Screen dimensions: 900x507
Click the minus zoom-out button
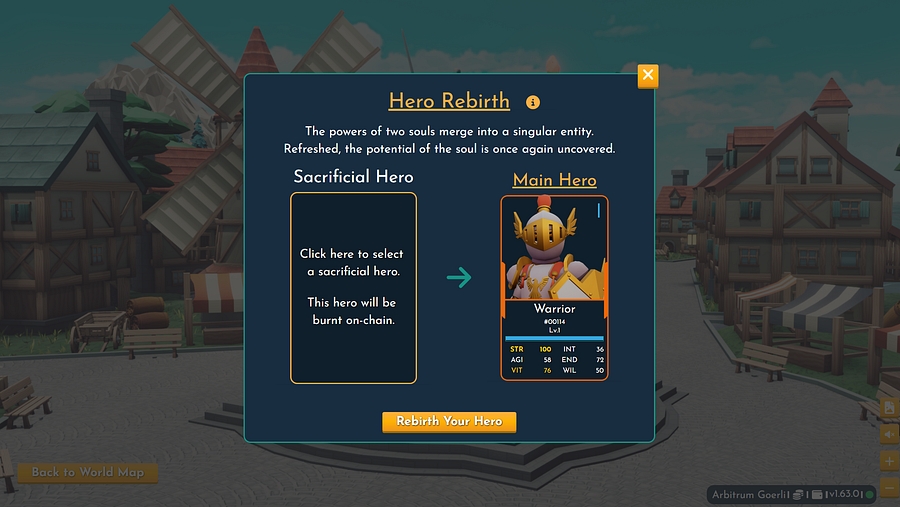pos(889,486)
